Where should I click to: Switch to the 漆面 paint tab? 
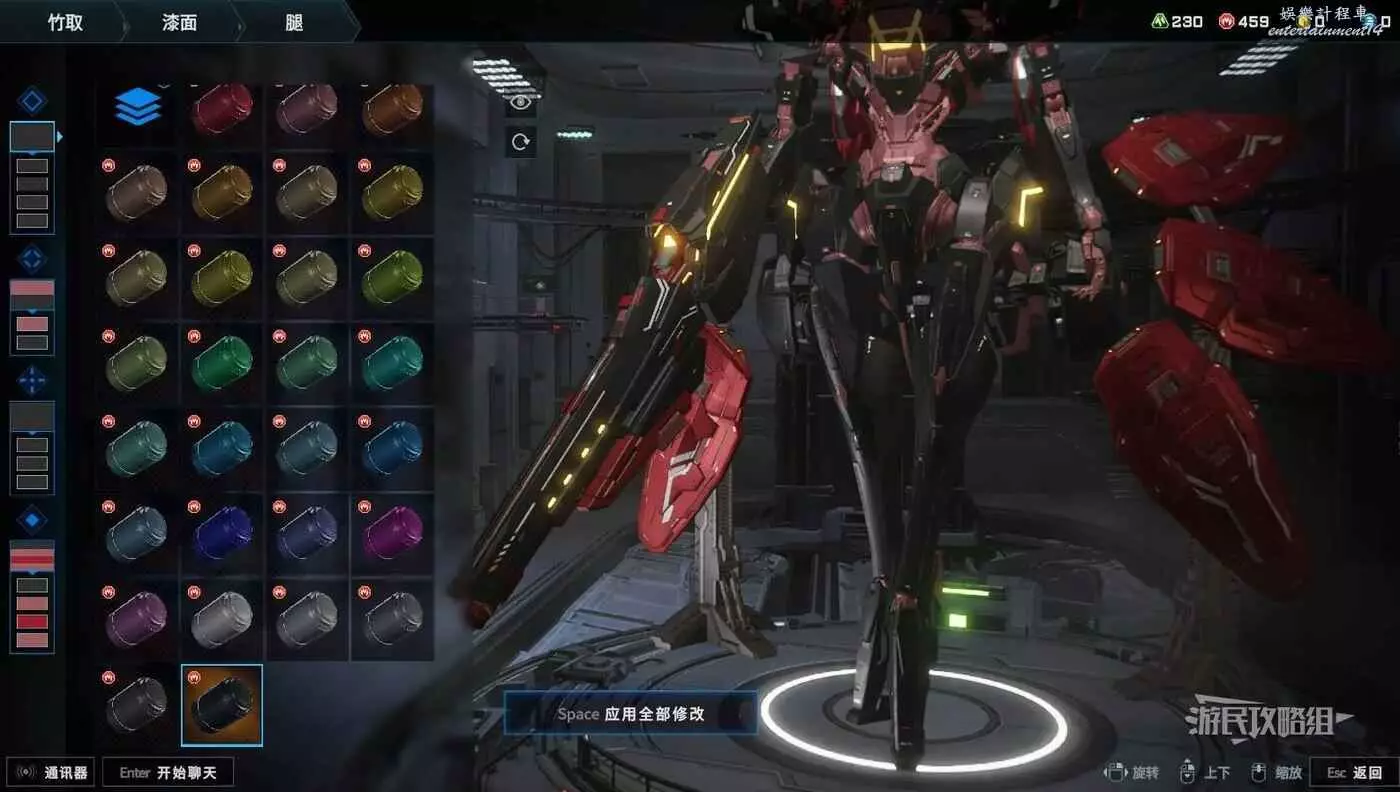pos(178,22)
